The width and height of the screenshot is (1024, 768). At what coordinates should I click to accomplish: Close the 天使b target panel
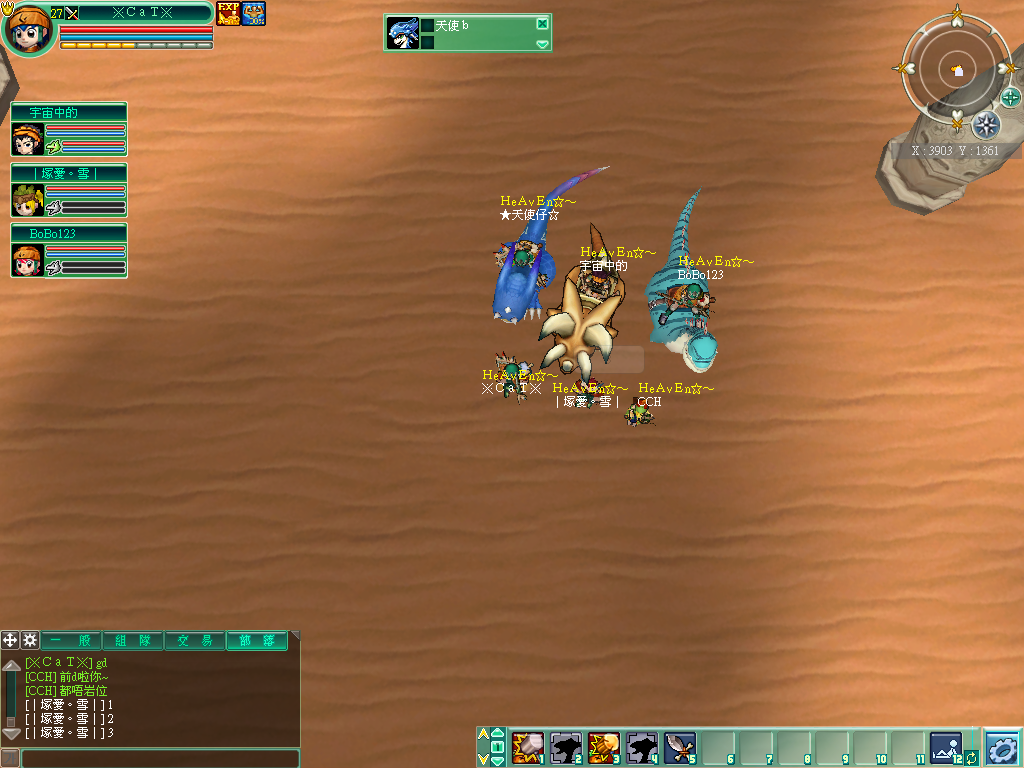point(542,24)
